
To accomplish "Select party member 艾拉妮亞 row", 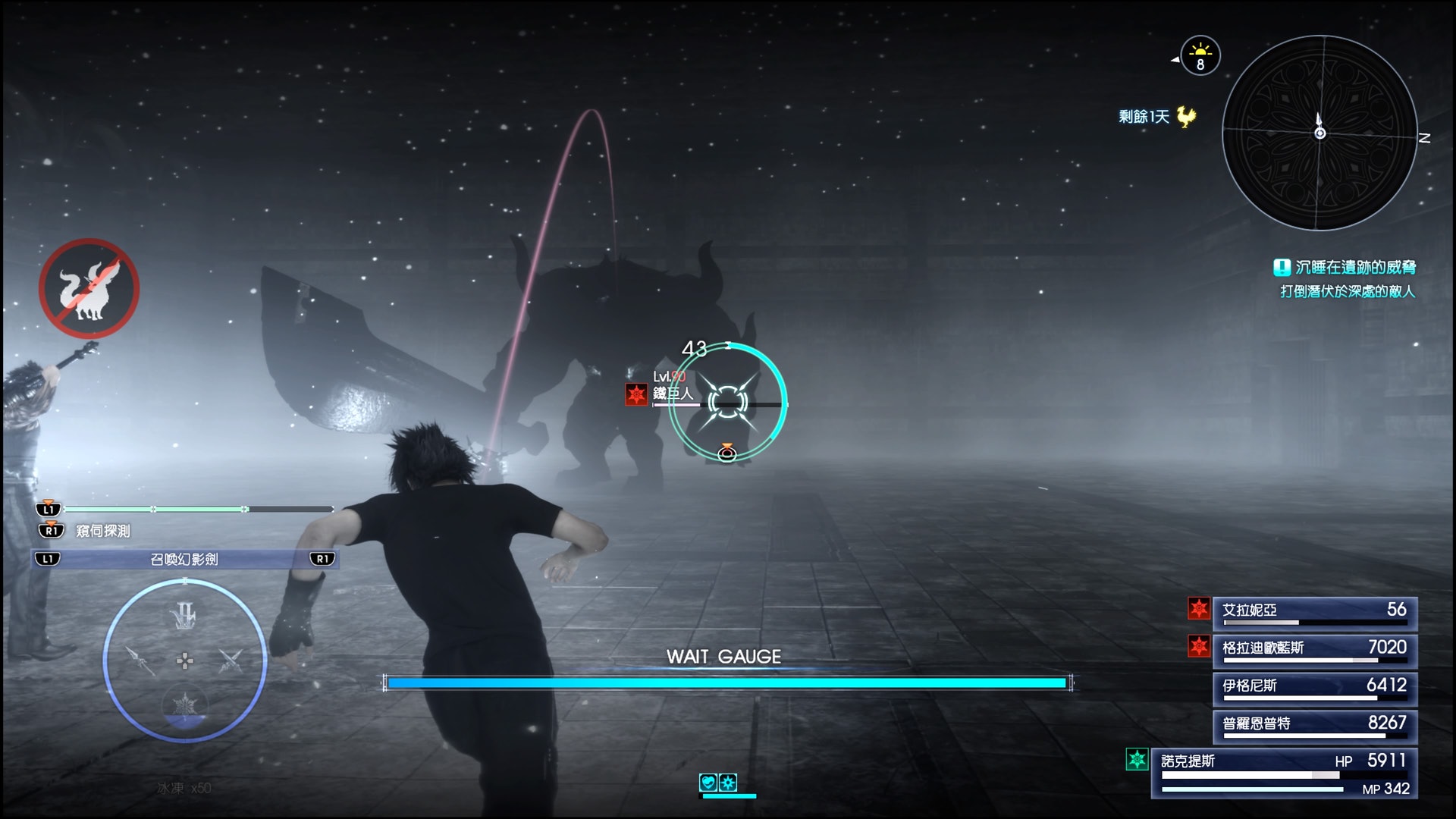I will point(1315,611).
